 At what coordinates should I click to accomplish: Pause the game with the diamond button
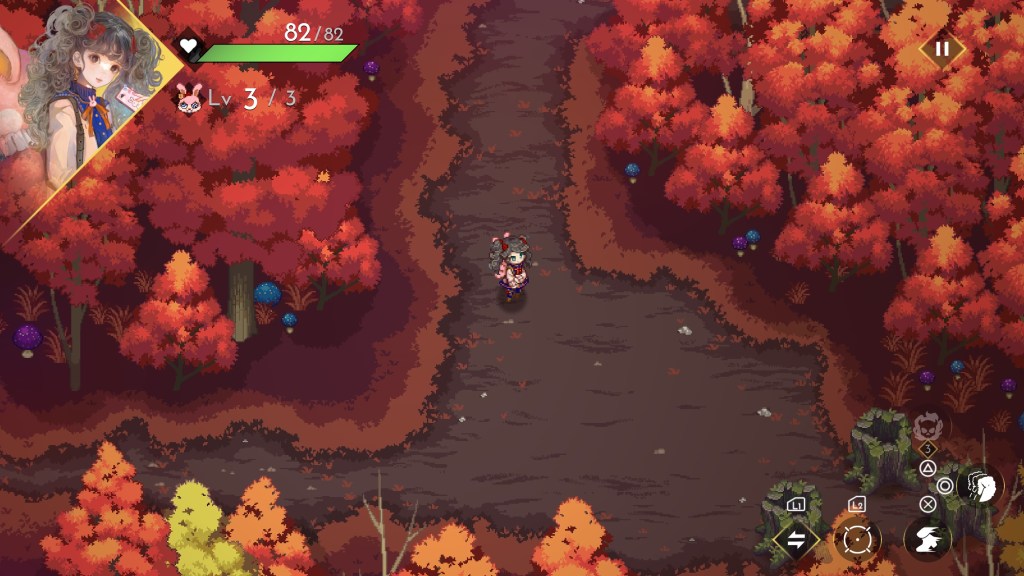click(x=941, y=48)
